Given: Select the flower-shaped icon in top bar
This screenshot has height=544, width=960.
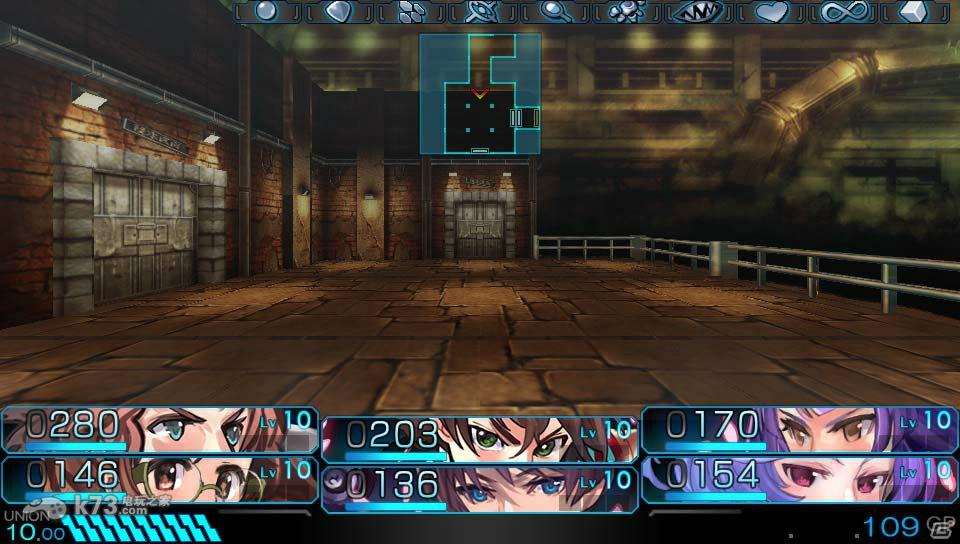Looking at the screenshot, I should 626,11.
